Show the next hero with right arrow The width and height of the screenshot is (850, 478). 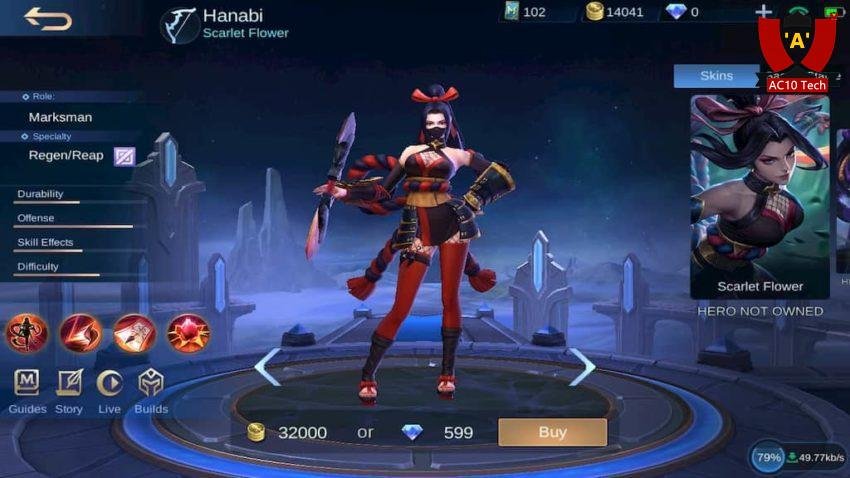point(581,367)
